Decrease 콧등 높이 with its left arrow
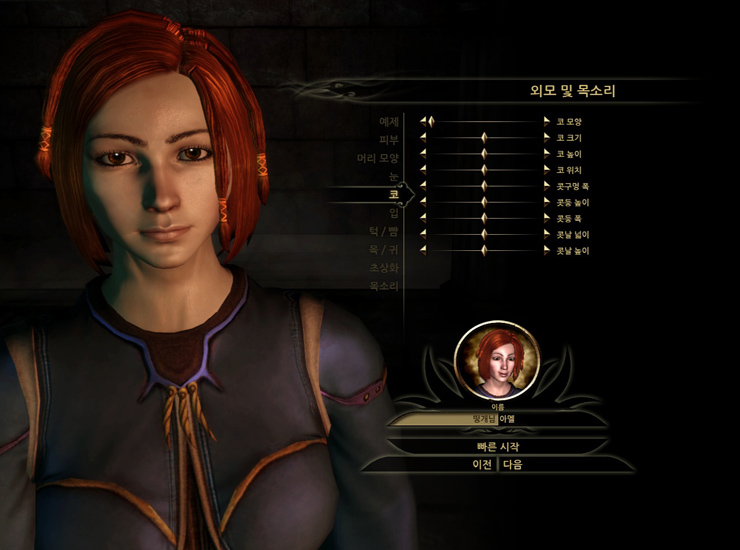Viewport: 740px width, 550px height. pyautogui.click(x=424, y=202)
